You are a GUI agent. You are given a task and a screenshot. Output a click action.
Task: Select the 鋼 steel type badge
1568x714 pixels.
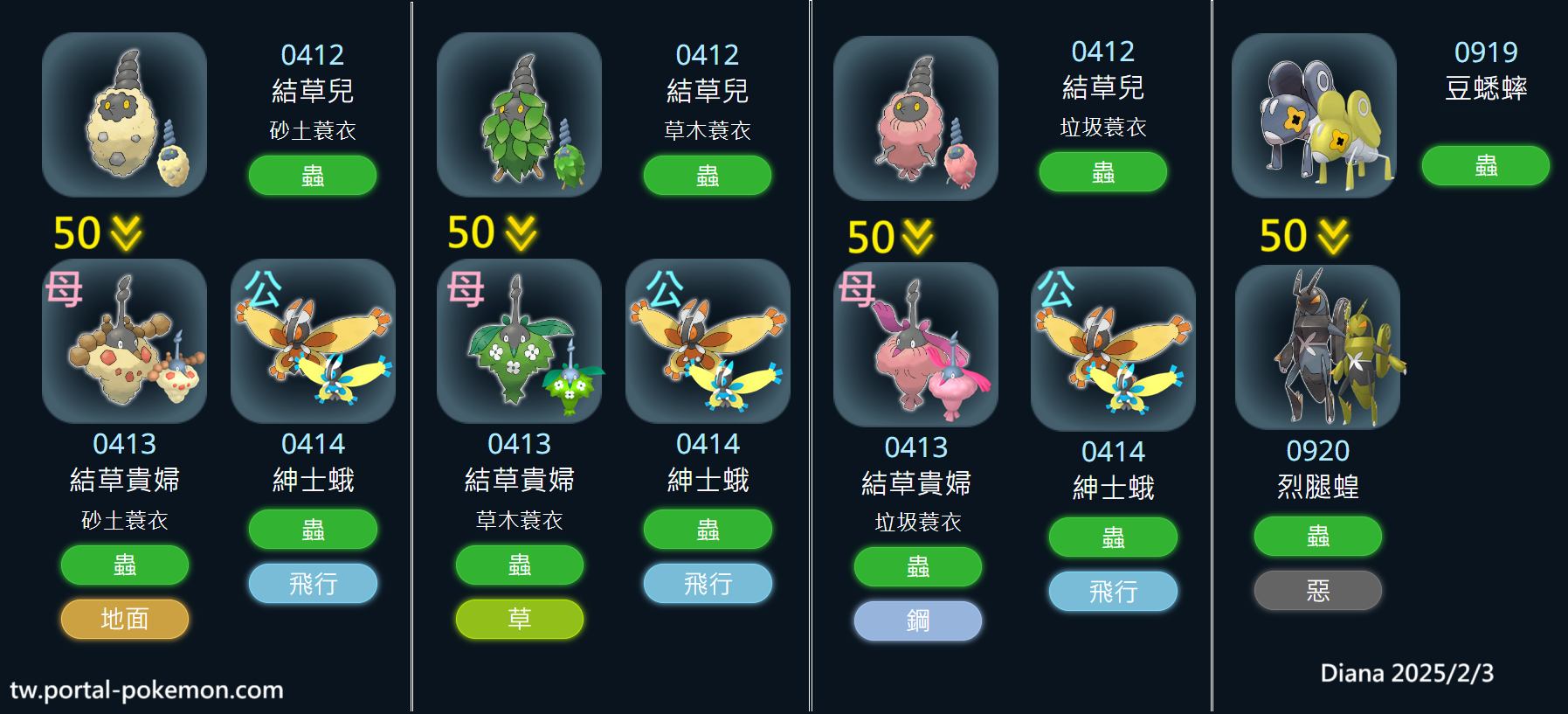point(917,620)
